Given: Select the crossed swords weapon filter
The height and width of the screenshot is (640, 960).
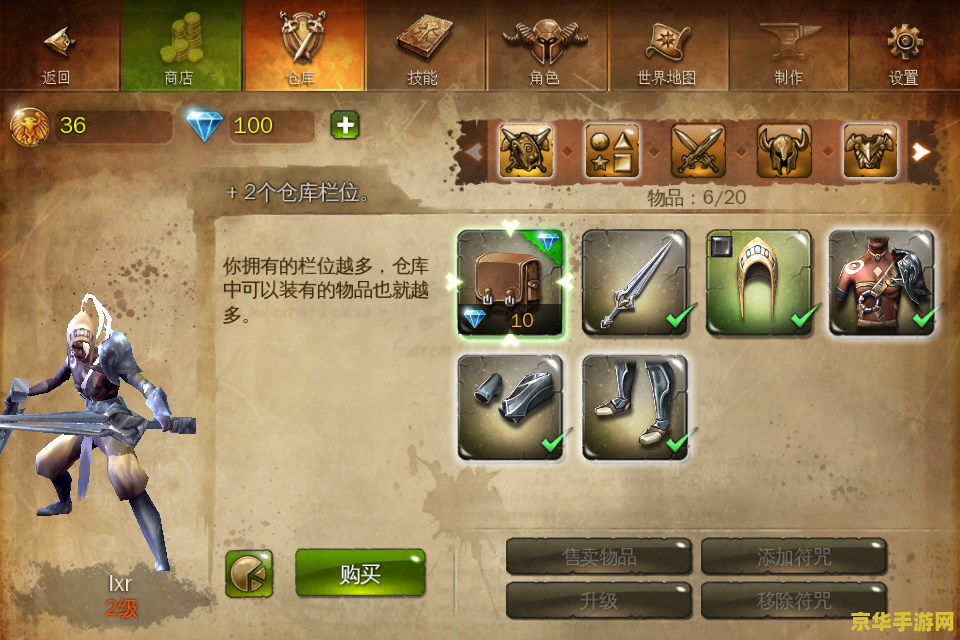Looking at the screenshot, I should (698, 151).
